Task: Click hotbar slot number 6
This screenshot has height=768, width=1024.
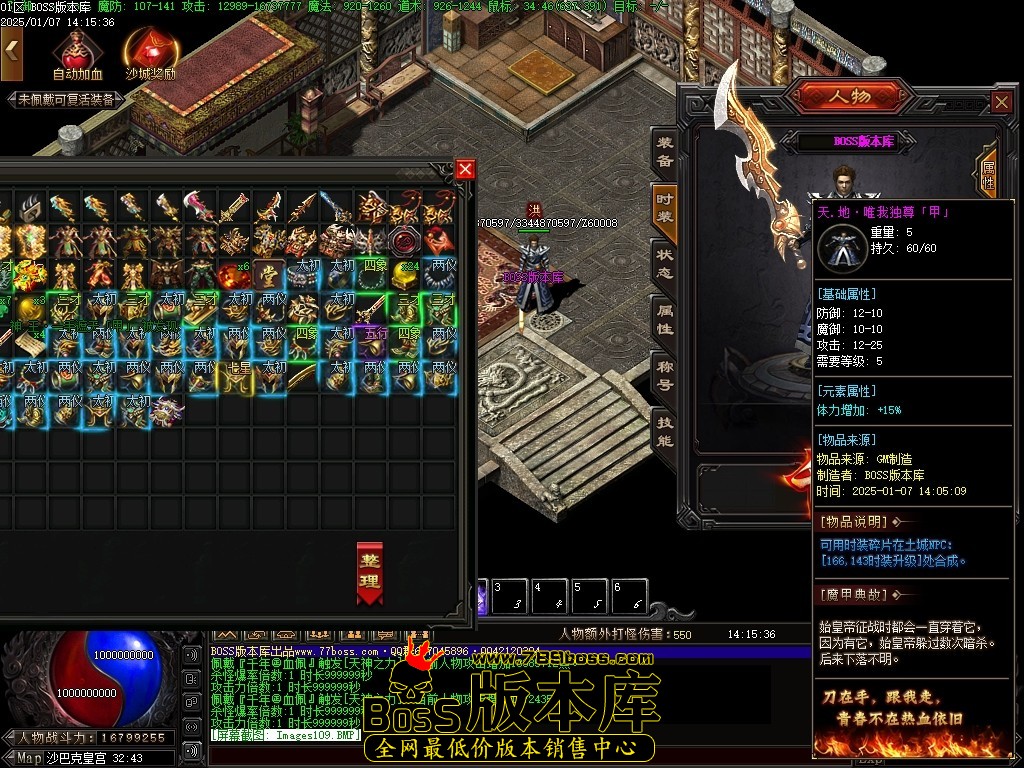Action: click(628, 597)
